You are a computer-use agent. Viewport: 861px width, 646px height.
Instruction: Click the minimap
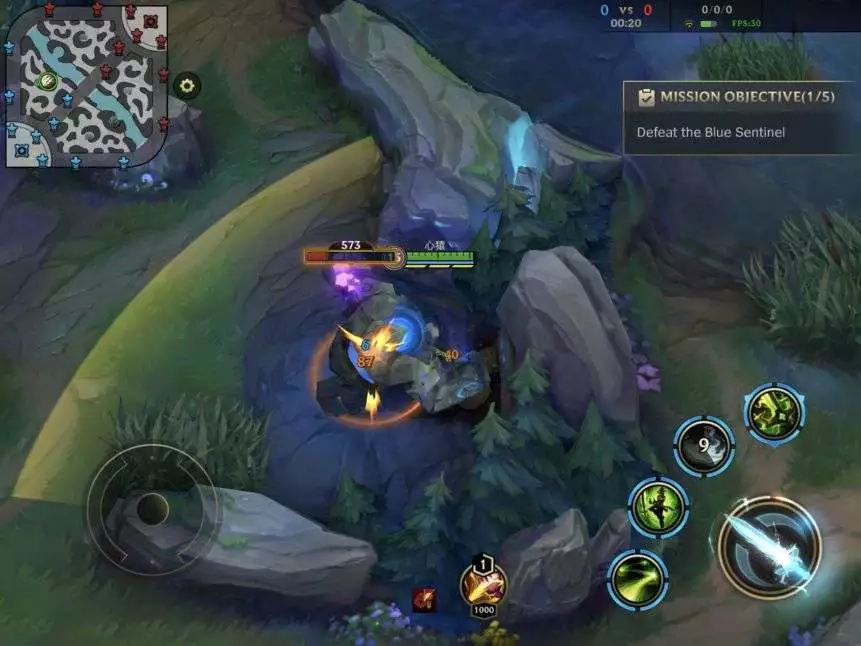pyautogui.click(x=84, y=83)
